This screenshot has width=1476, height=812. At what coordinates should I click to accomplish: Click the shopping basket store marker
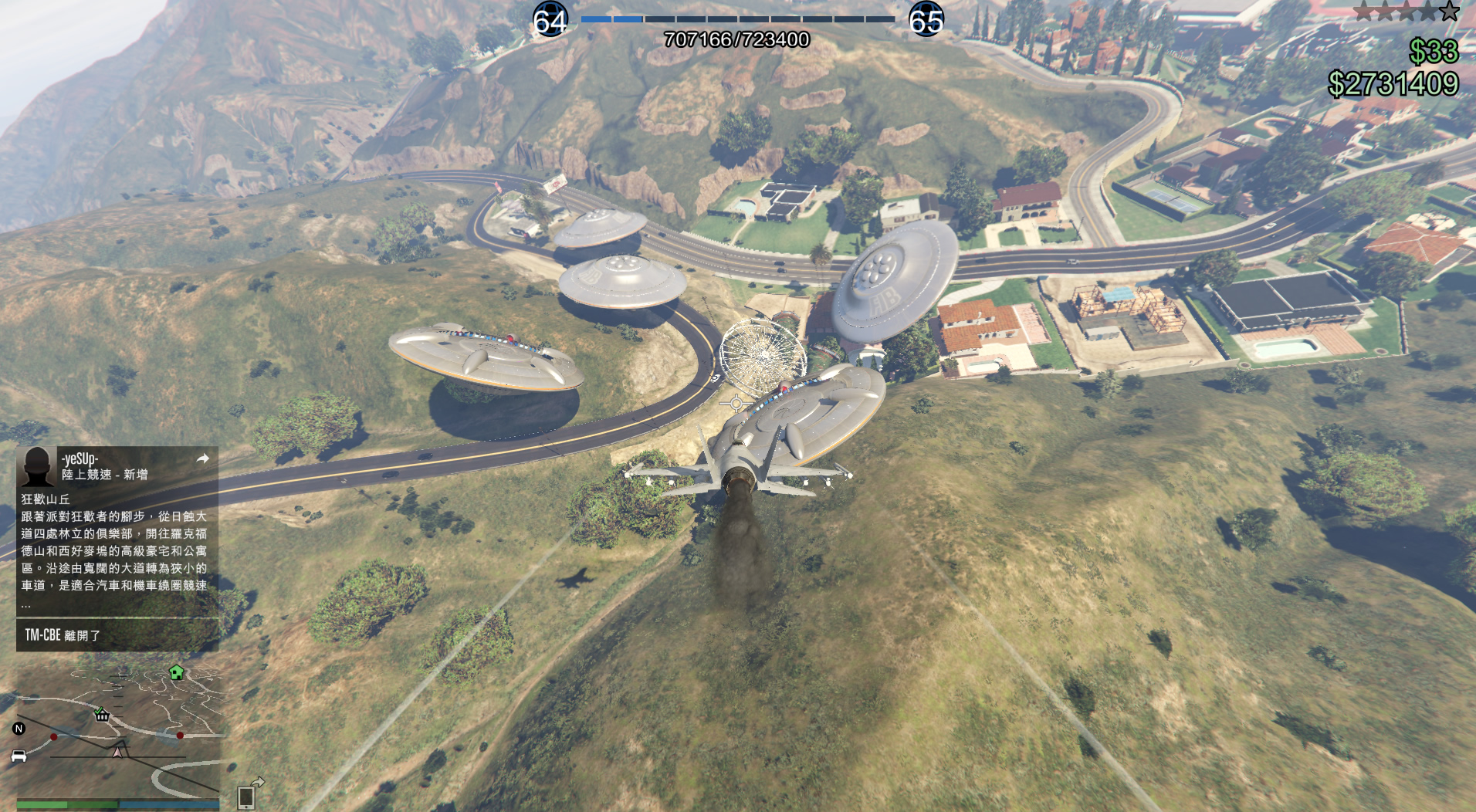click(101, 714)
